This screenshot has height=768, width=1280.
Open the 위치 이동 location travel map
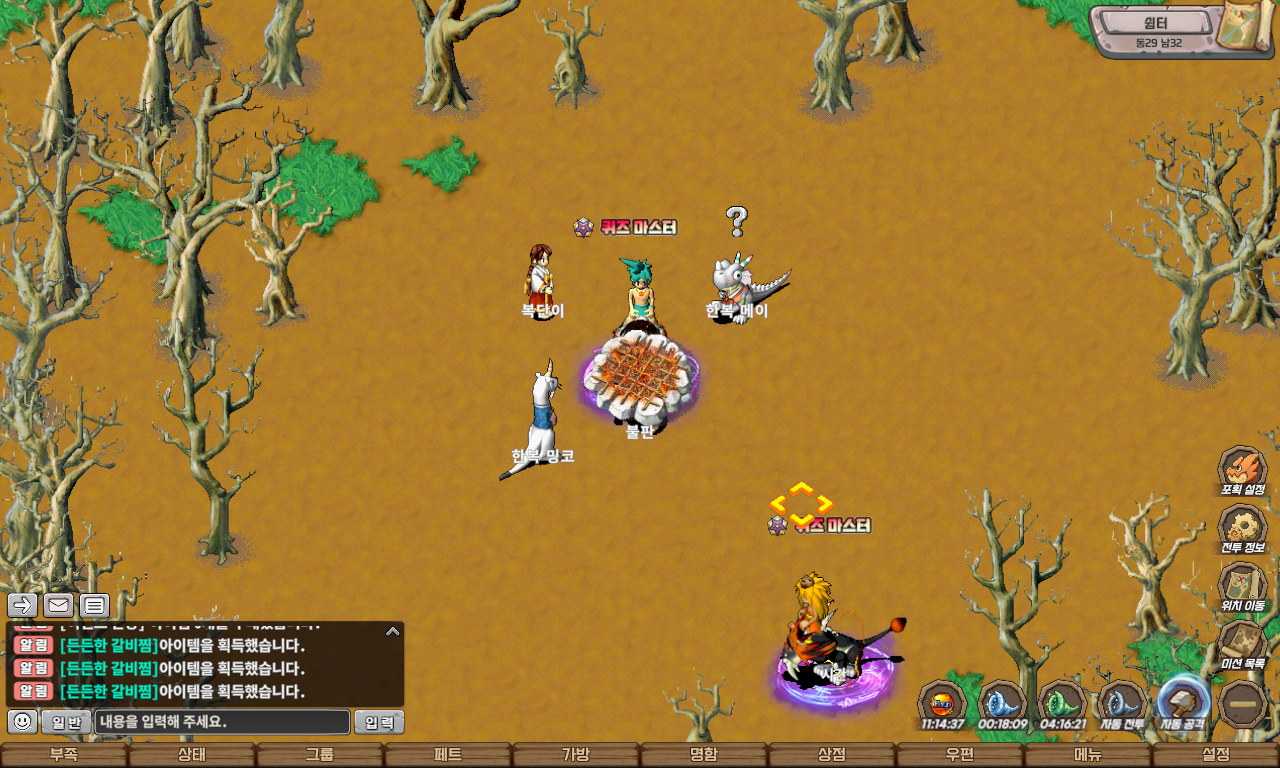[1242, 587]
